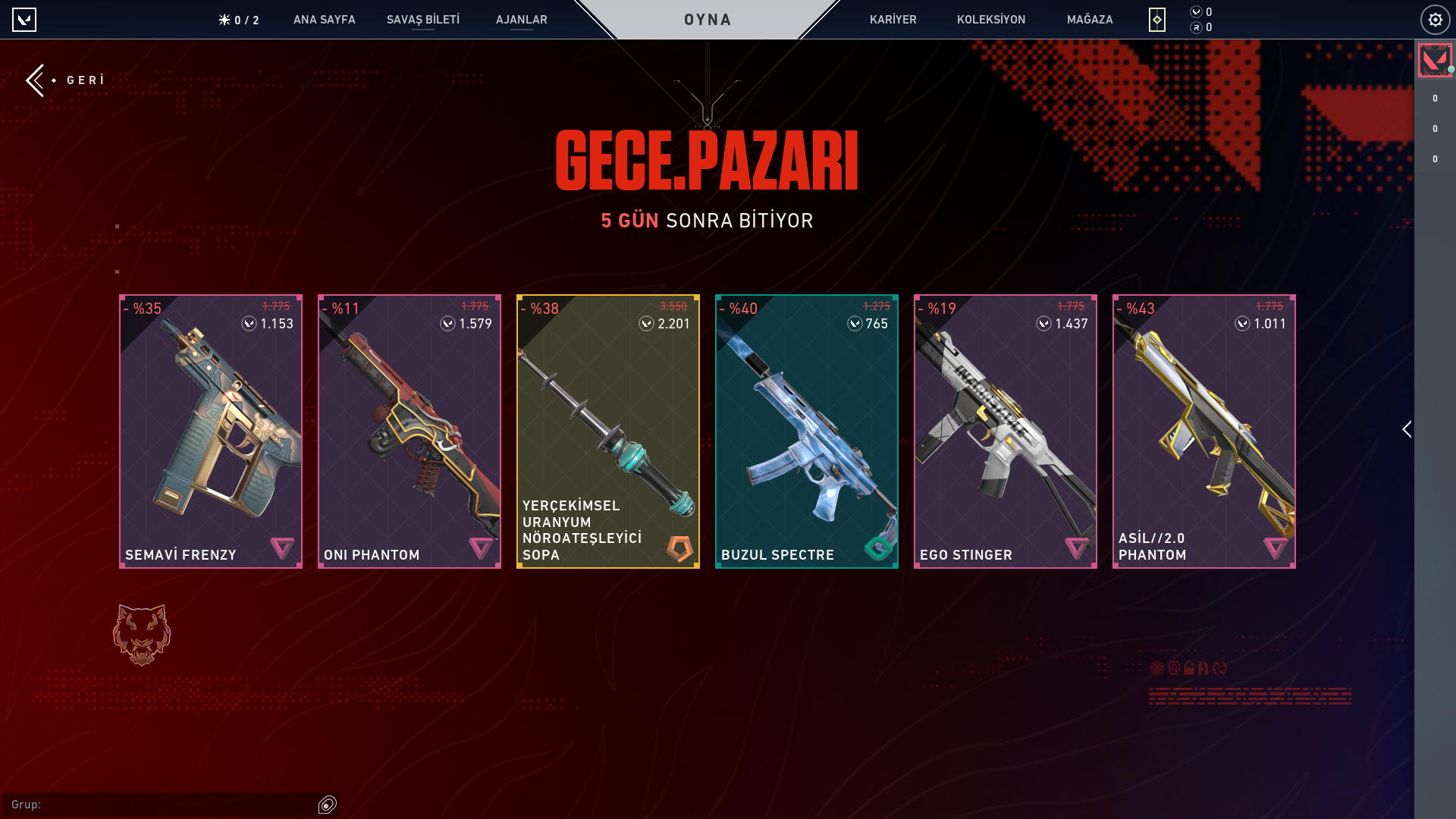Switch to the Savaş Bileti tab
Screen dimensions: 1456x819
pyautogui.click(x=422, y=20)
